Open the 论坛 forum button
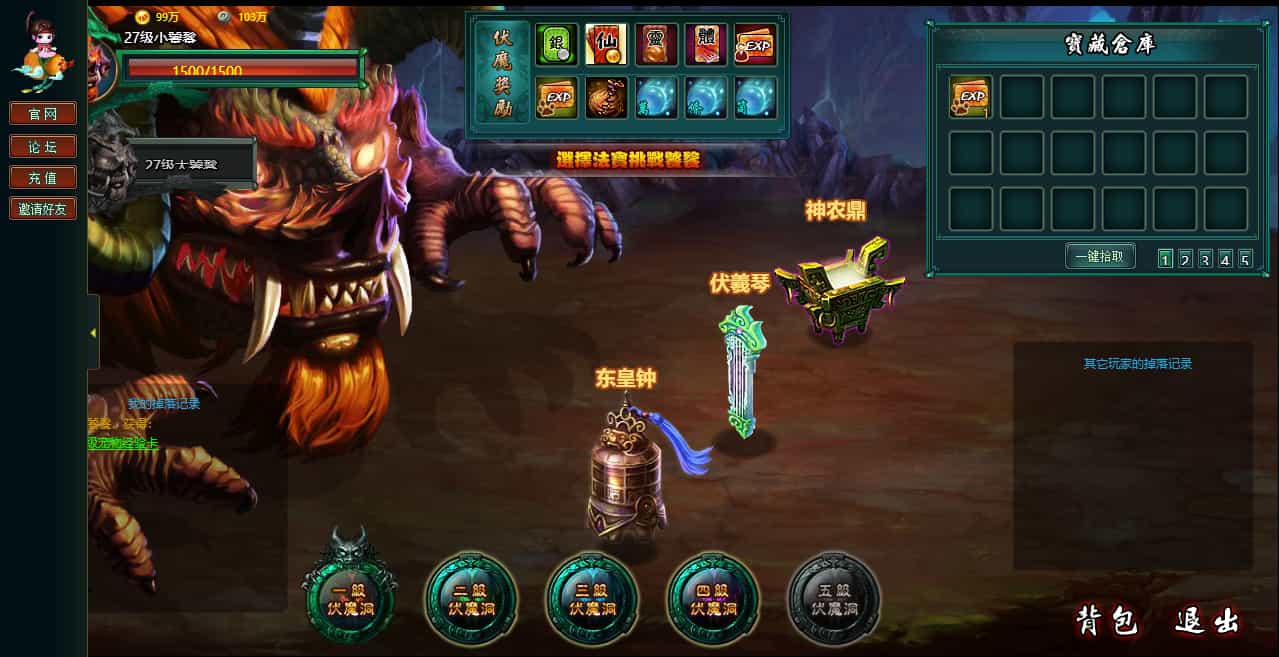 coord(43,146)
